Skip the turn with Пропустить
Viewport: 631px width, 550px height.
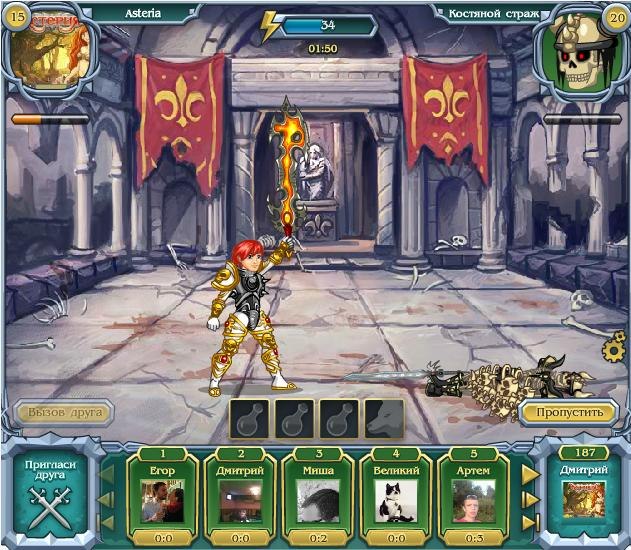tap(567, 412)
